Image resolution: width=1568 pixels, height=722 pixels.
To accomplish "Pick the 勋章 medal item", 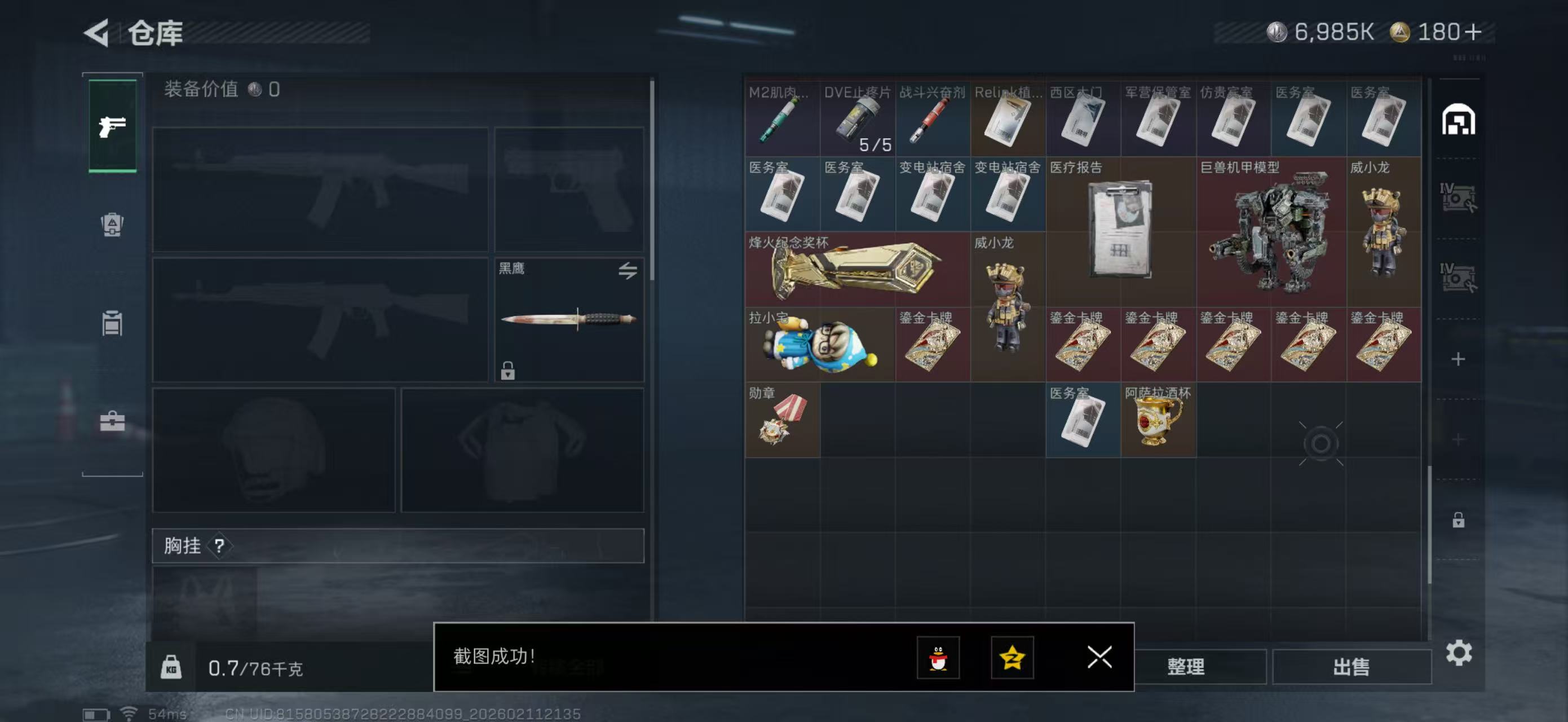I will 782,420.
